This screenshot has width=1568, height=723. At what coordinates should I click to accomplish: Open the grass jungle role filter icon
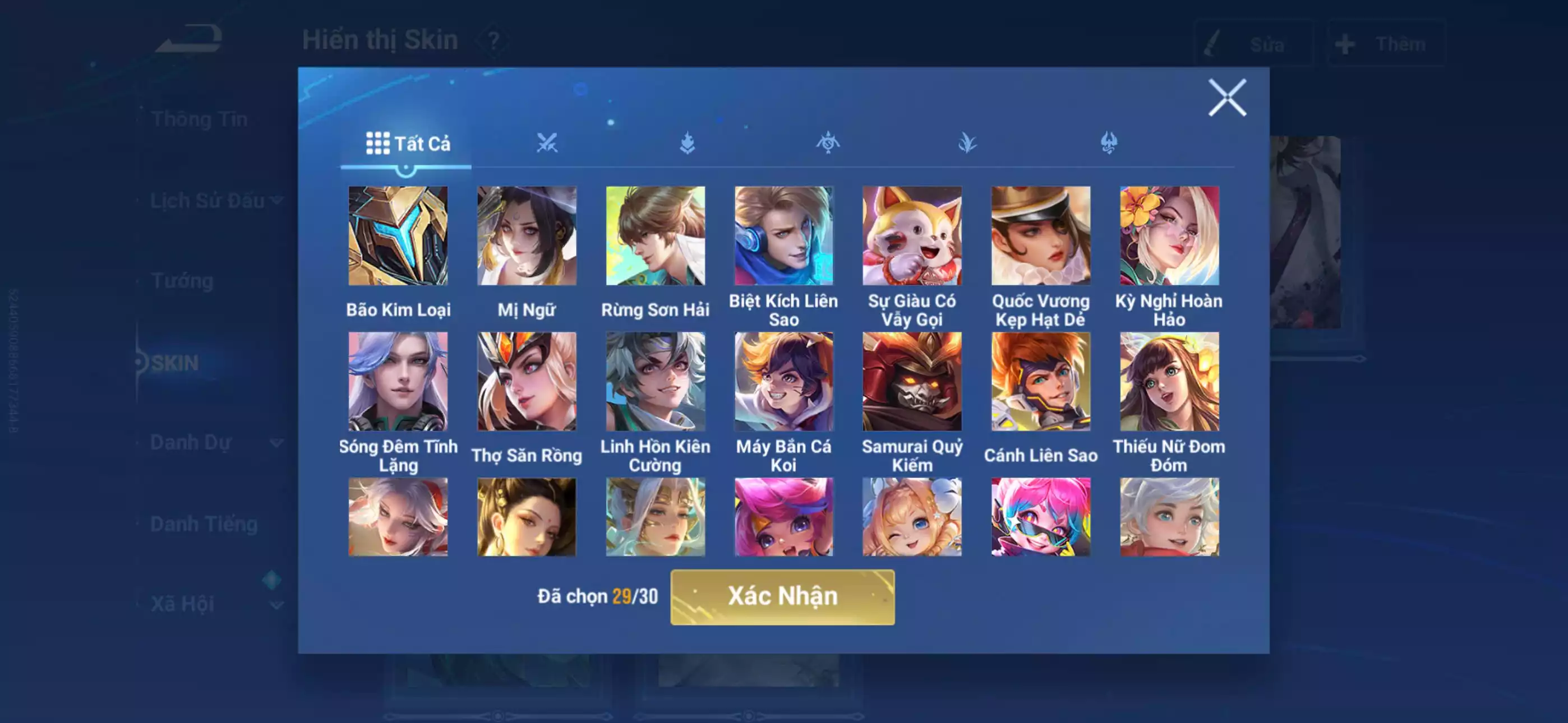[969, 142]
